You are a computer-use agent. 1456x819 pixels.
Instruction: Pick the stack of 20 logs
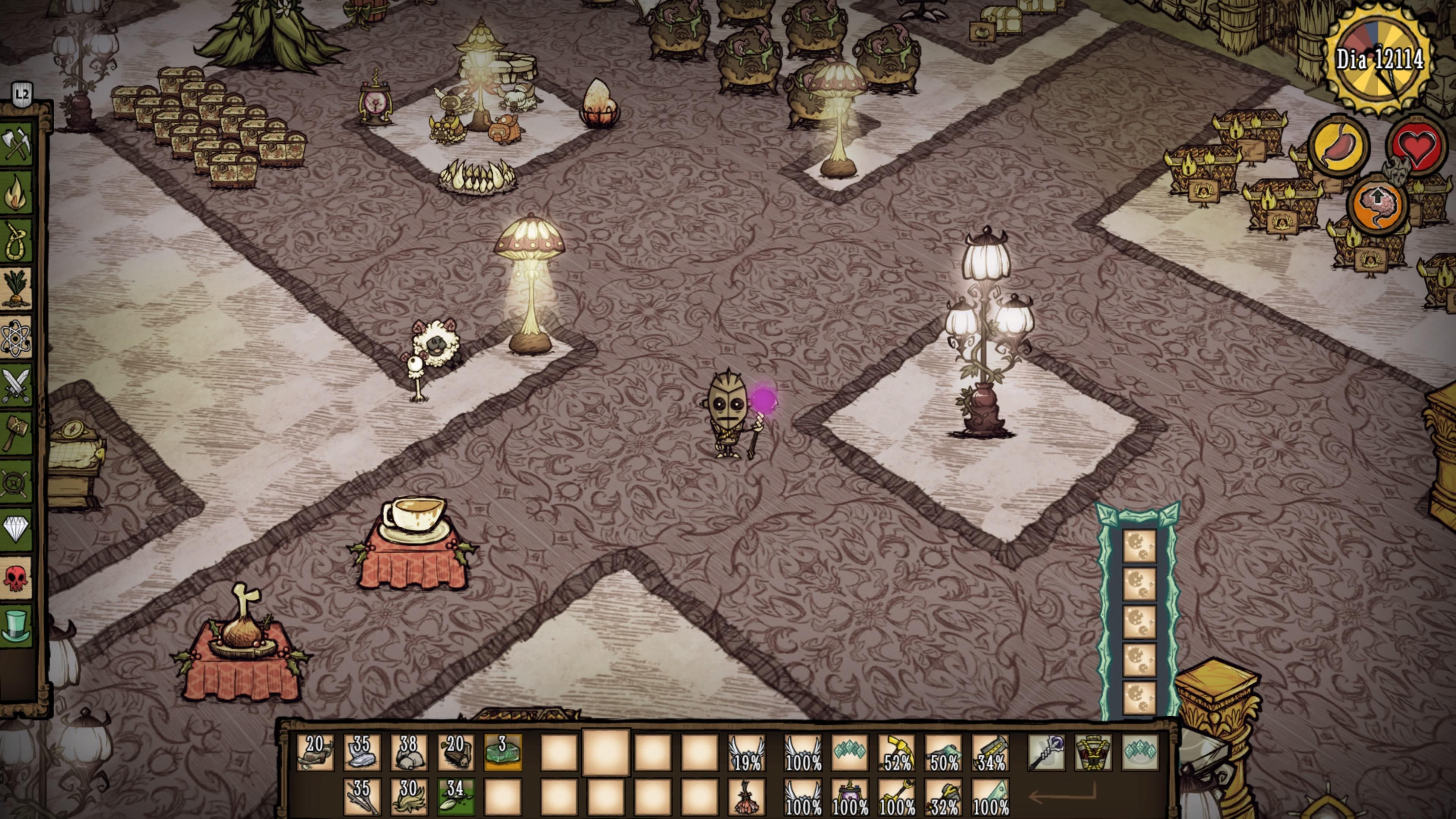pos(455,753)
